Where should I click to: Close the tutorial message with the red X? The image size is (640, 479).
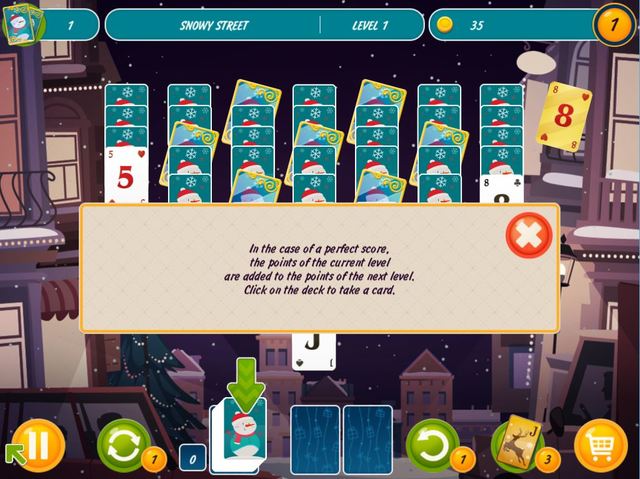click(529, 236)
